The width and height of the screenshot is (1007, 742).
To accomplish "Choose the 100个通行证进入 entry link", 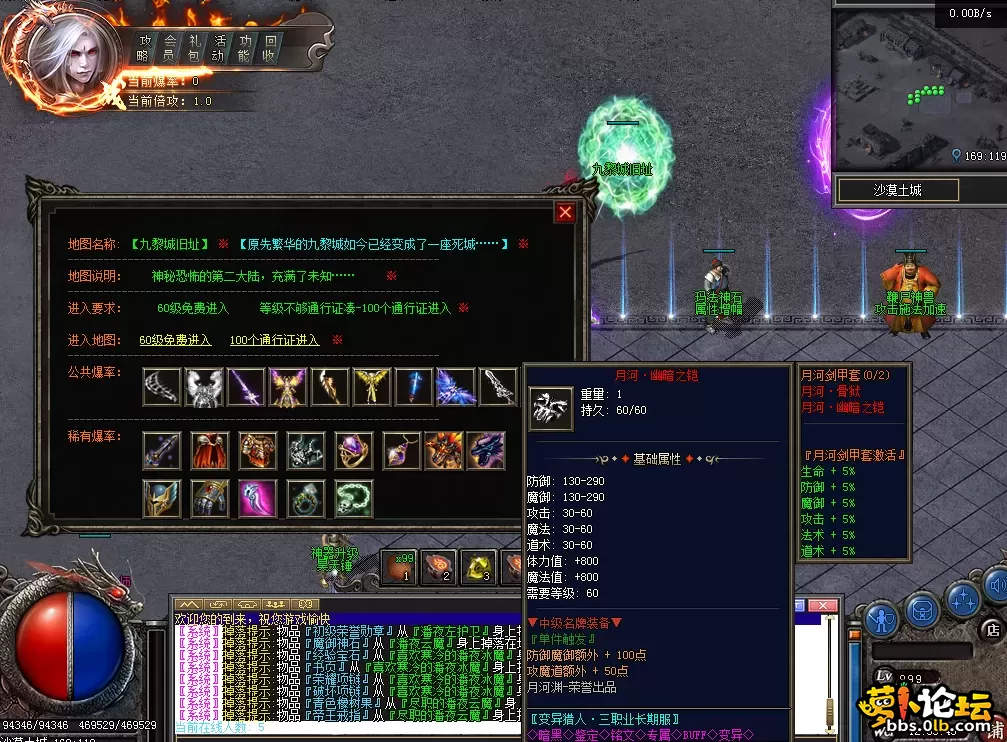I will click(274, 340).
